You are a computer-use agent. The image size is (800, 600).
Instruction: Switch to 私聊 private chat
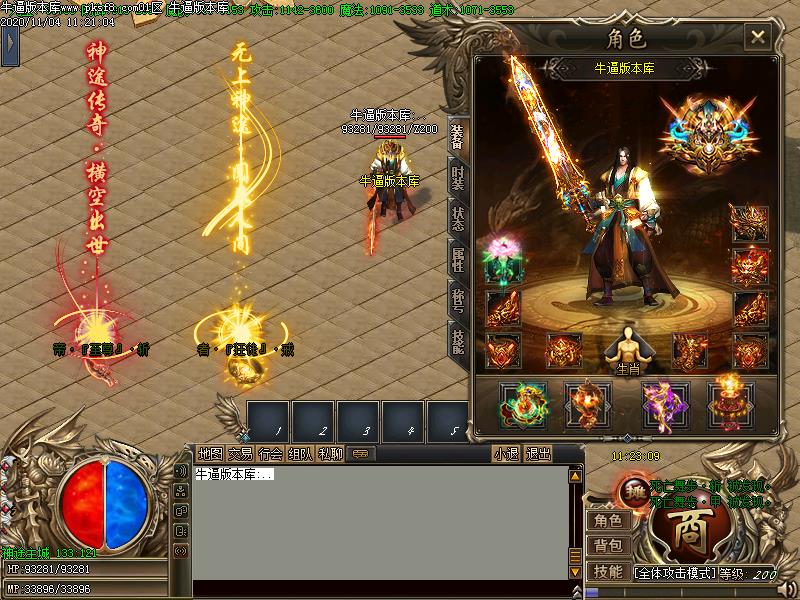coord(330,454)
